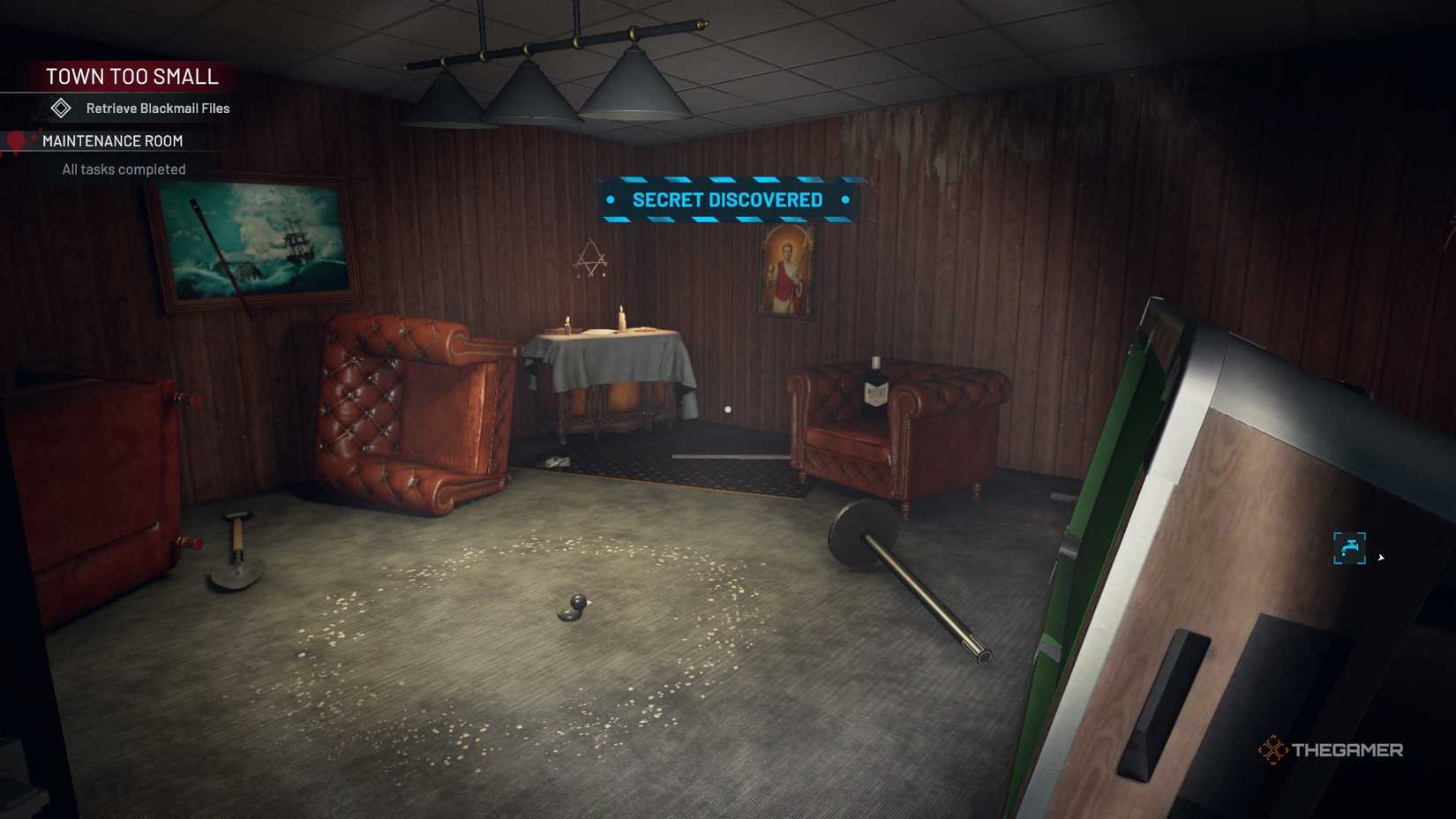Toggle the All tasks completed status
This screenshot has height=819, width=1456.
(123, 169)
